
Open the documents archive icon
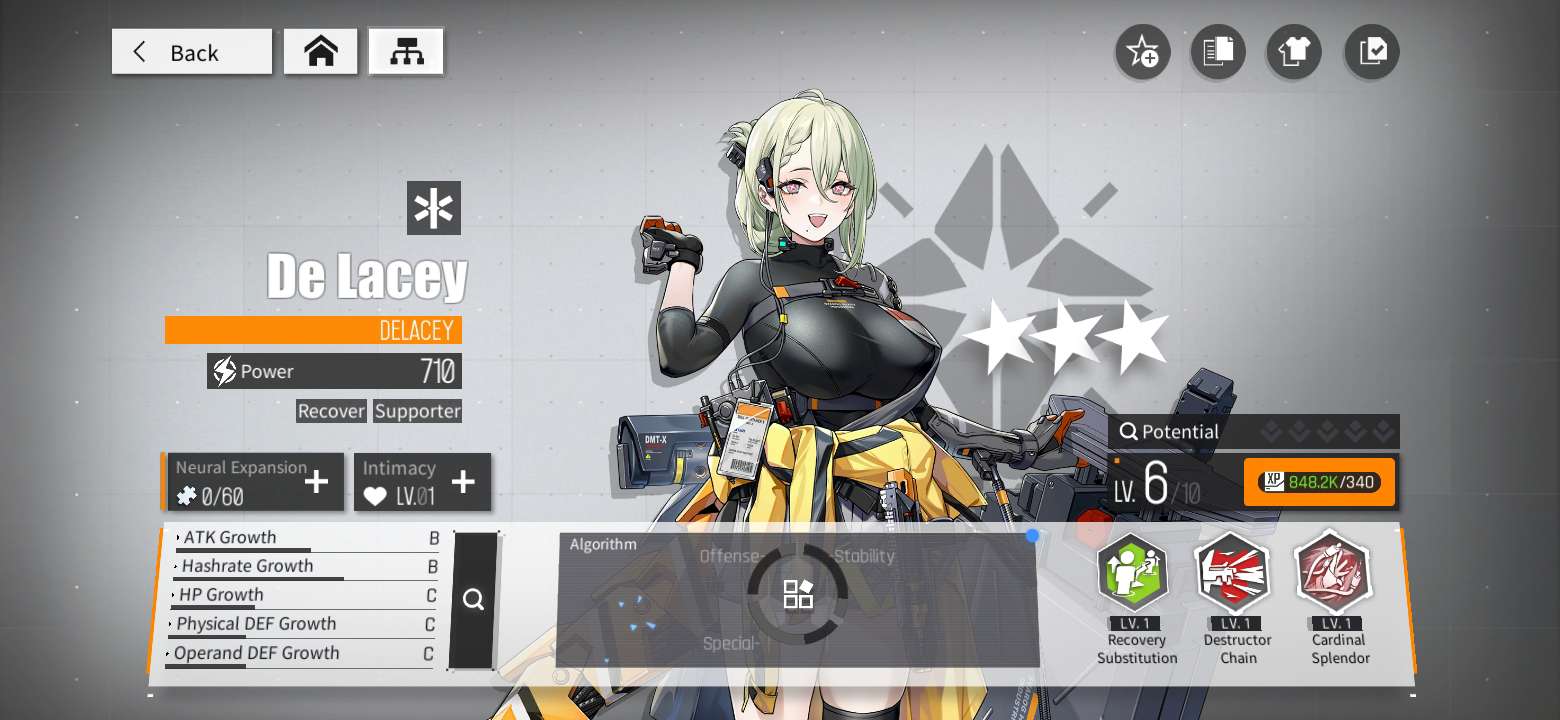click(x=1218, y=52)
